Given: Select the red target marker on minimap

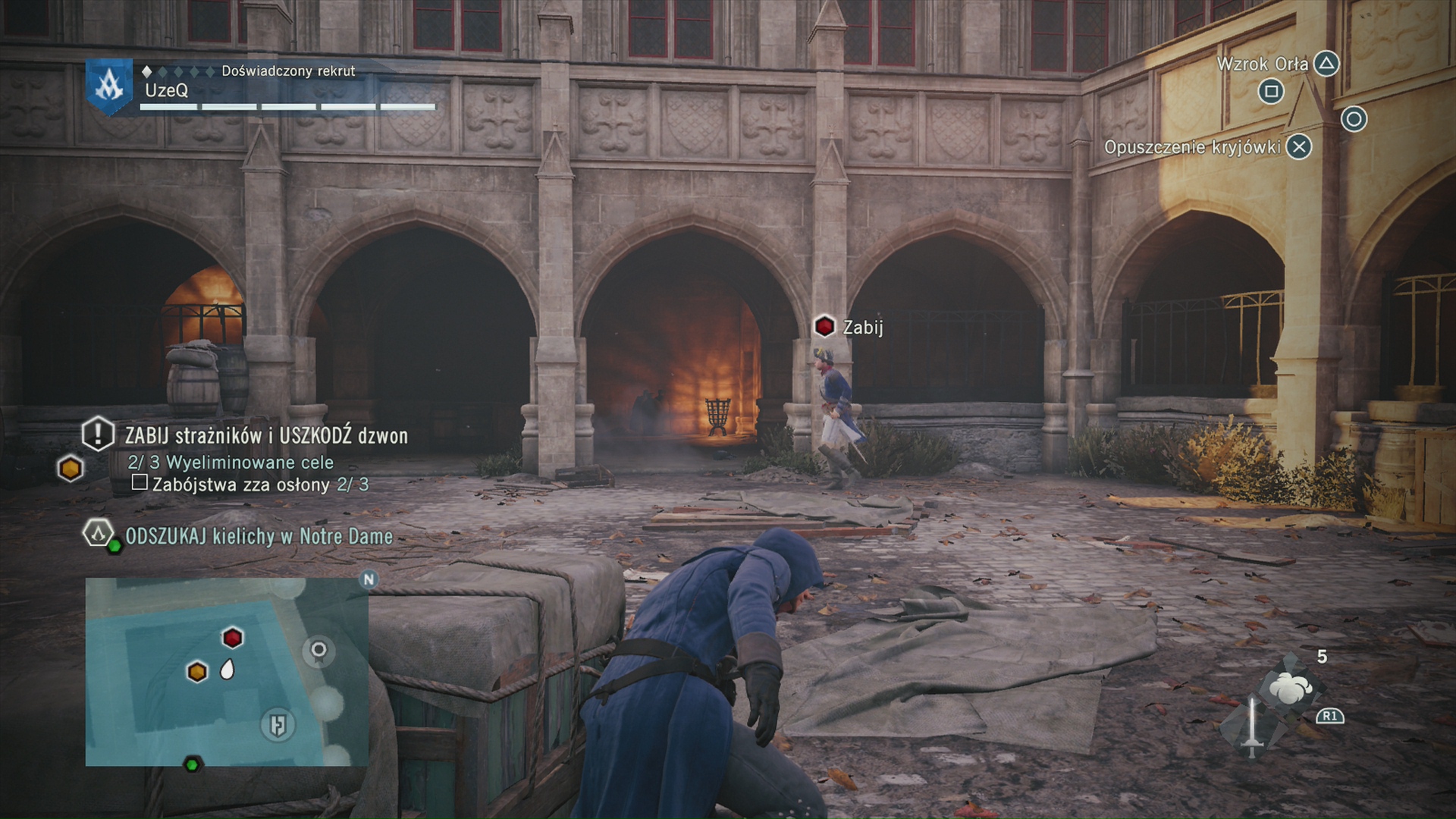Looking at the screenshot, I should [x=232, y=638].
